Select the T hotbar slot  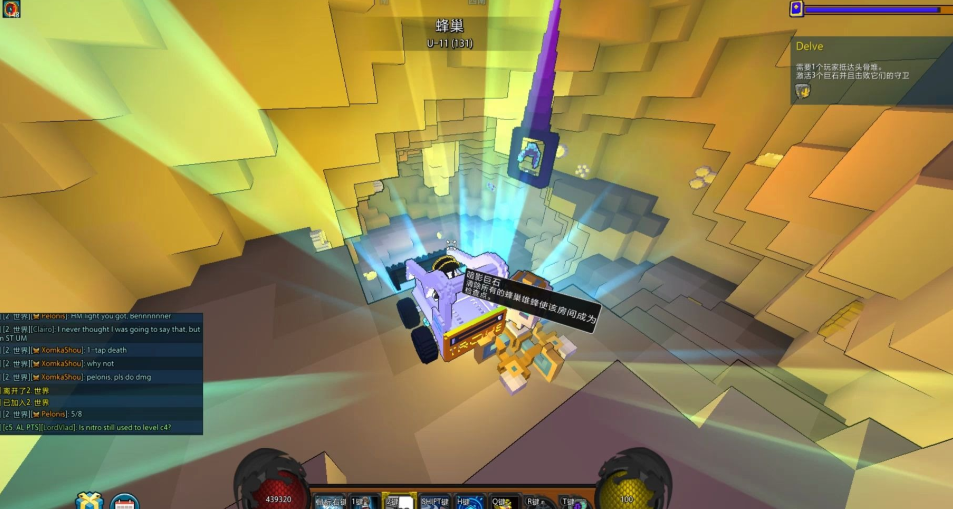click(x=570, y=502)
